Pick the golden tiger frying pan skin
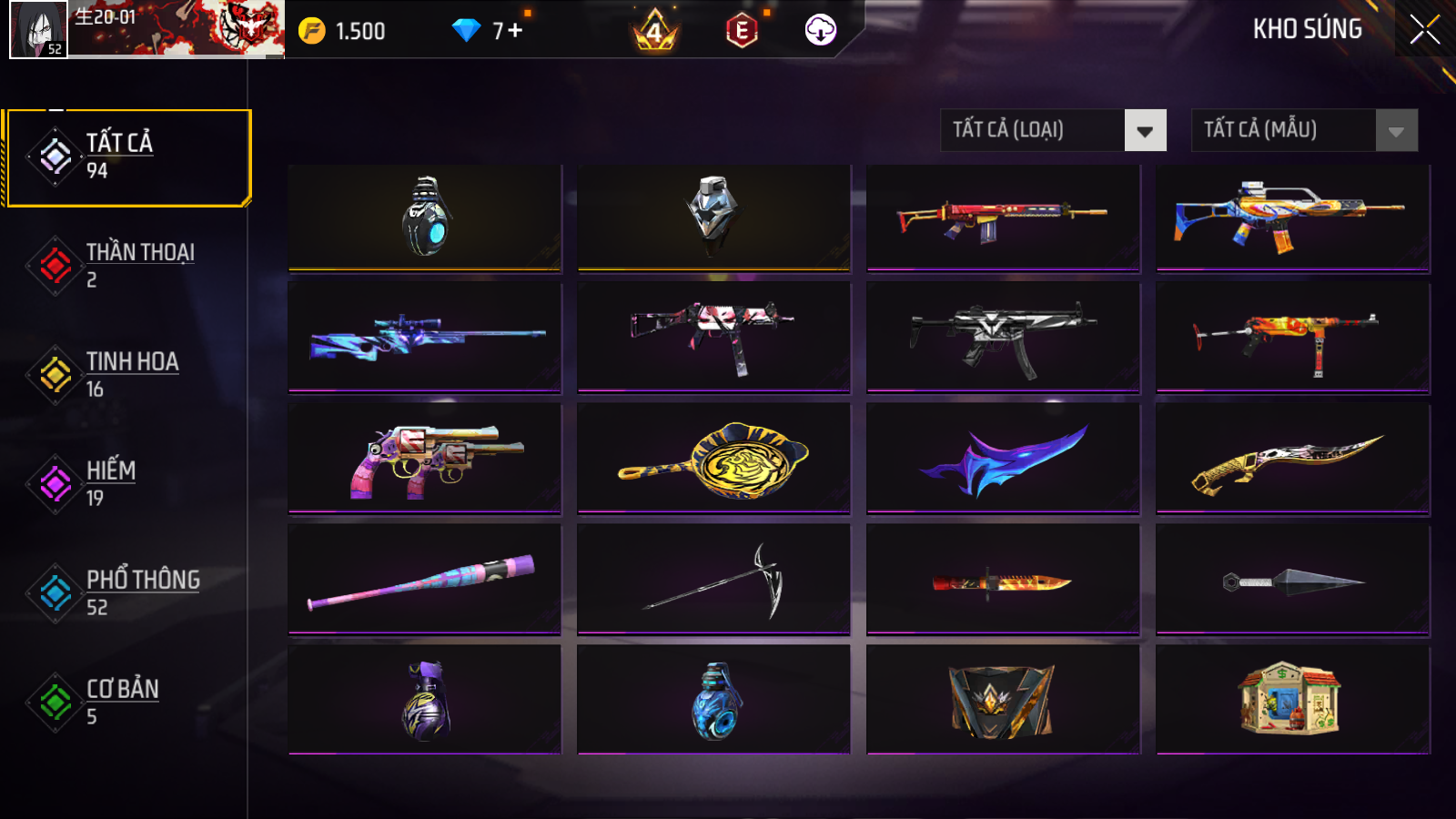Screen dimensions: 1456x819 (713, 459)
